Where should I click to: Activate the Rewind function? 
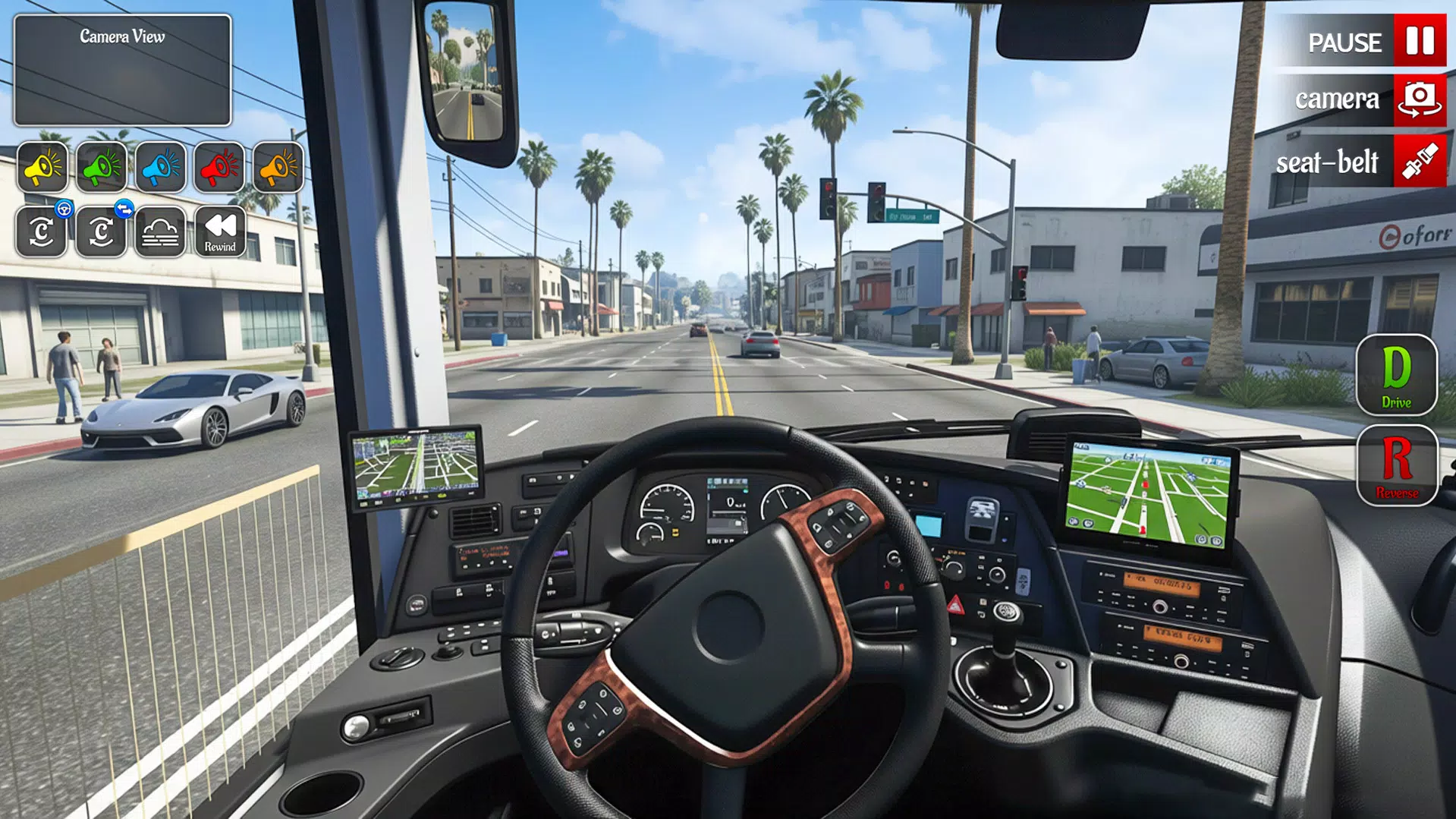coord(219,232)
